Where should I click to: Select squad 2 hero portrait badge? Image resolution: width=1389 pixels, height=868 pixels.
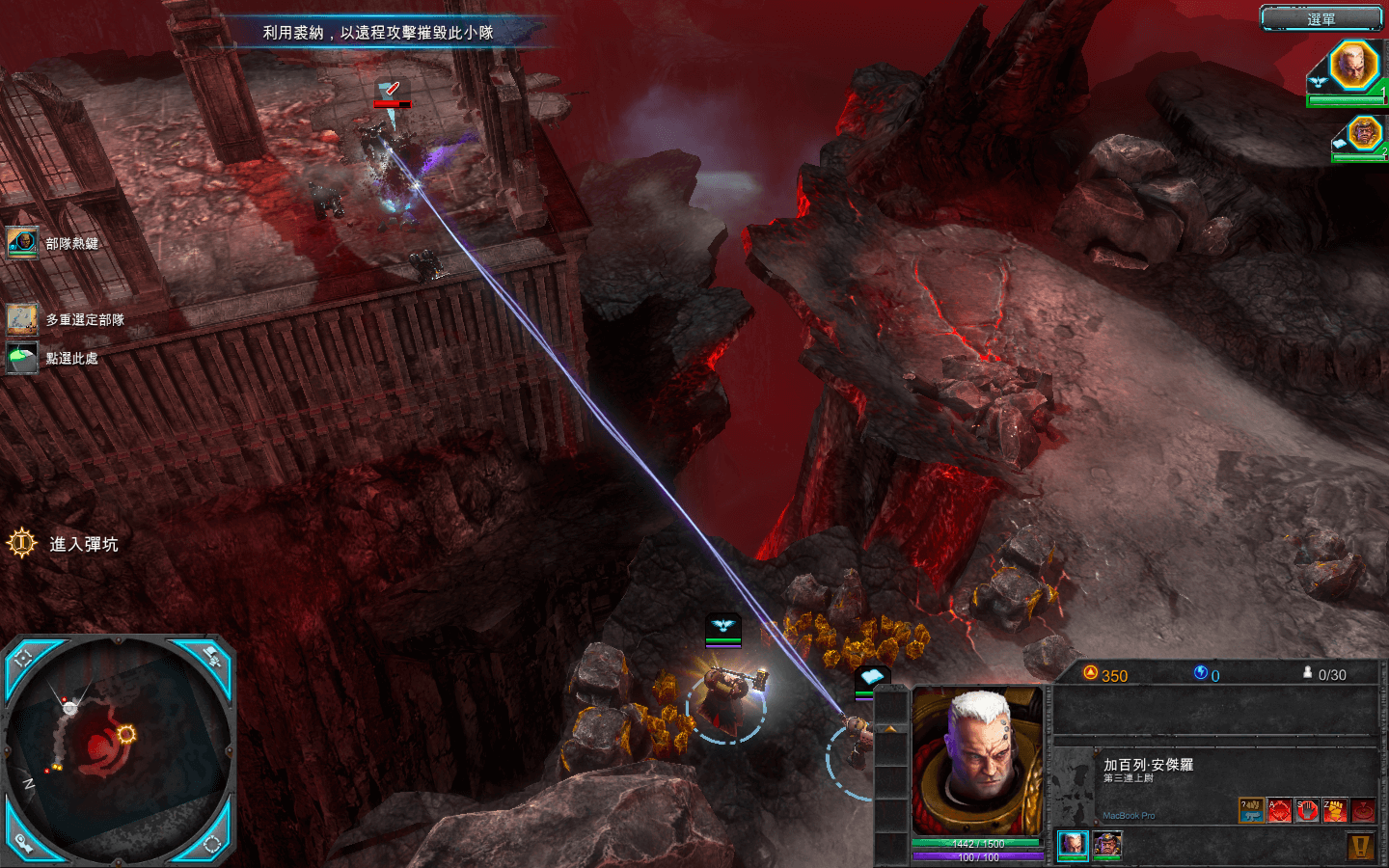[1364, 134]
